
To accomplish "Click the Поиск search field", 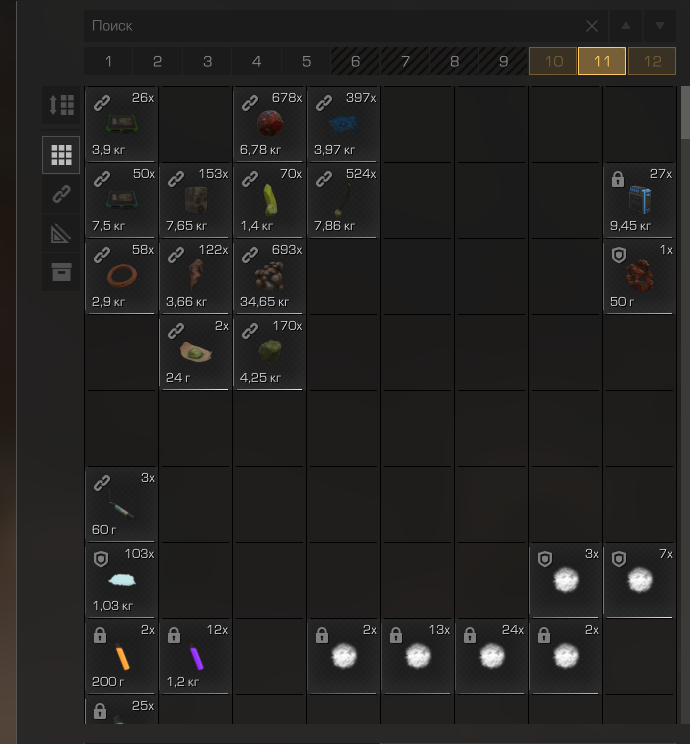I will (330, 26).
